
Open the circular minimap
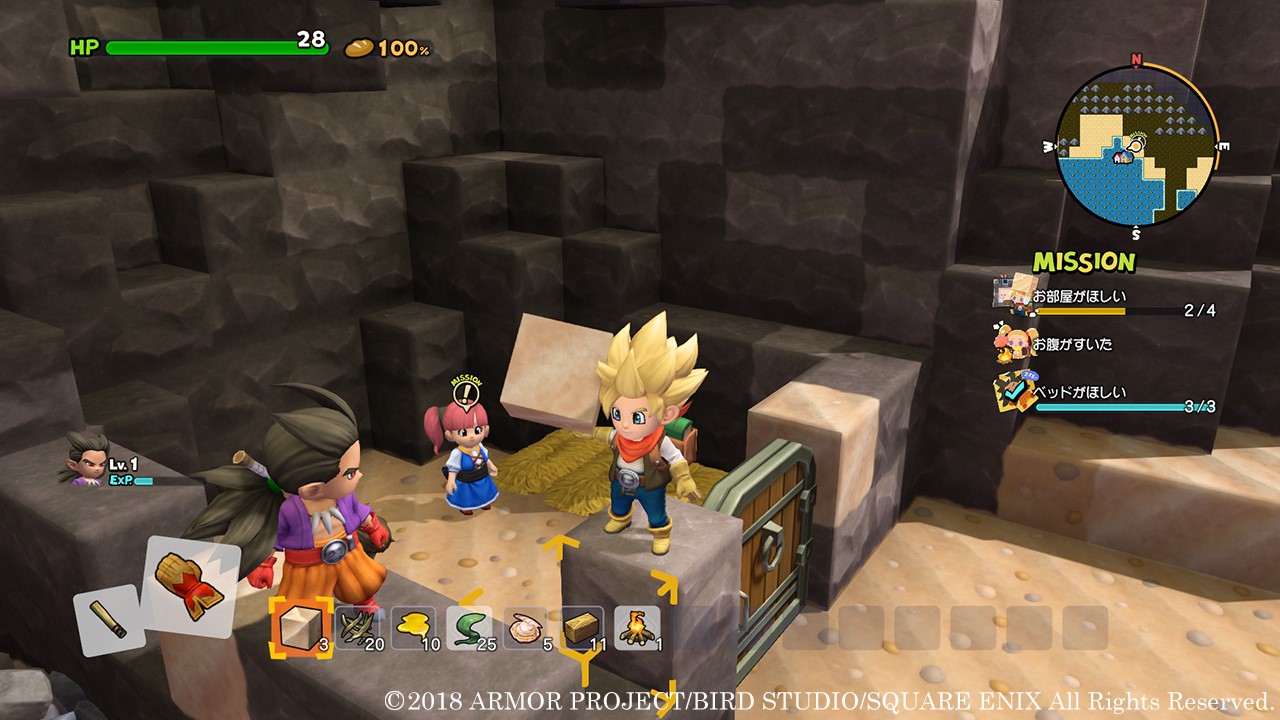[x=1136, y=146]
